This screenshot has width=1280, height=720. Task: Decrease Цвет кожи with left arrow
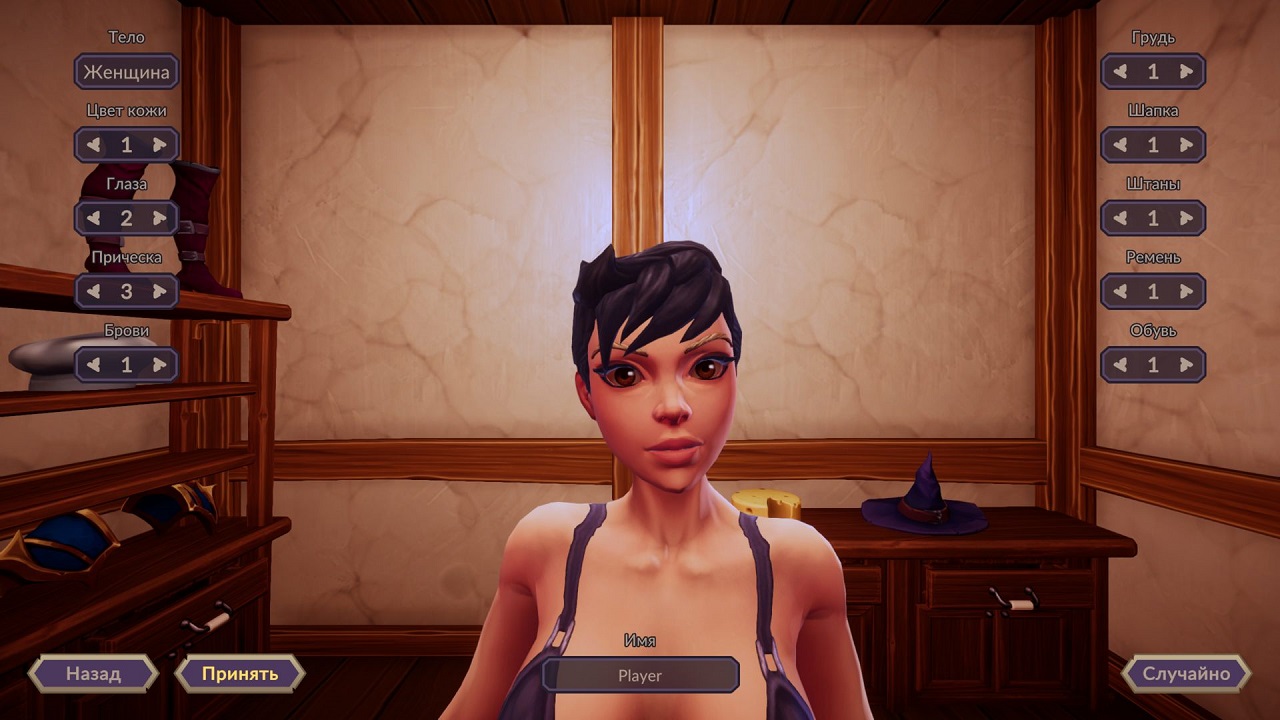[x=94, y=145]
